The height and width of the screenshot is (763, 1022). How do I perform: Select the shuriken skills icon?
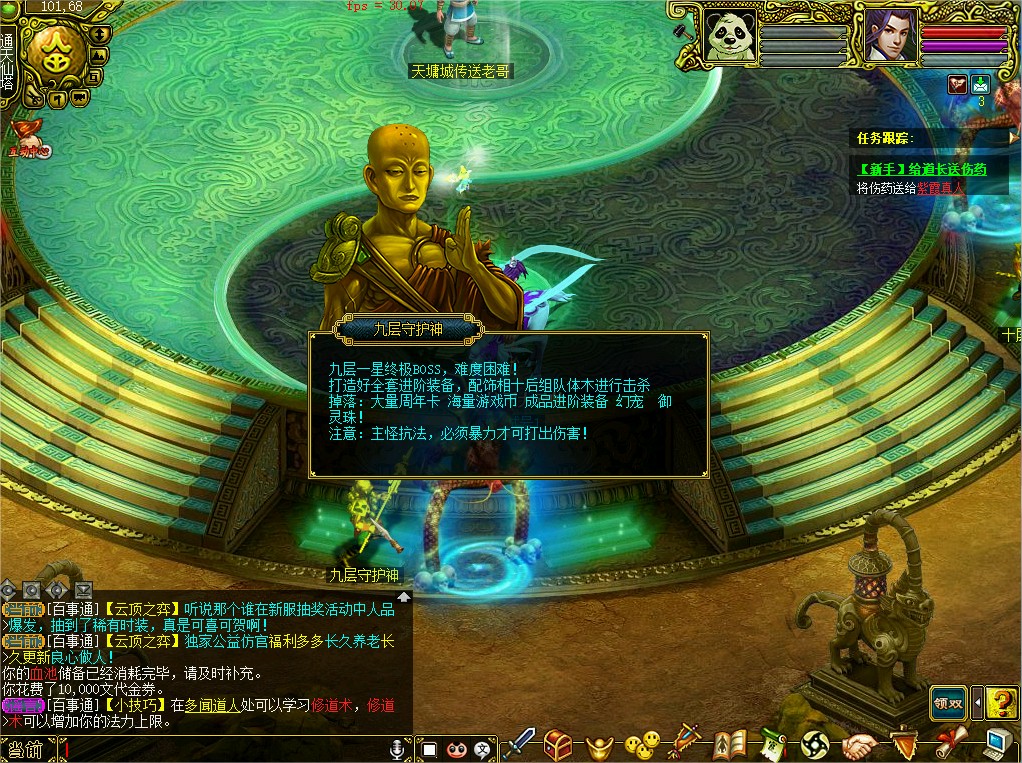(815, 743)
